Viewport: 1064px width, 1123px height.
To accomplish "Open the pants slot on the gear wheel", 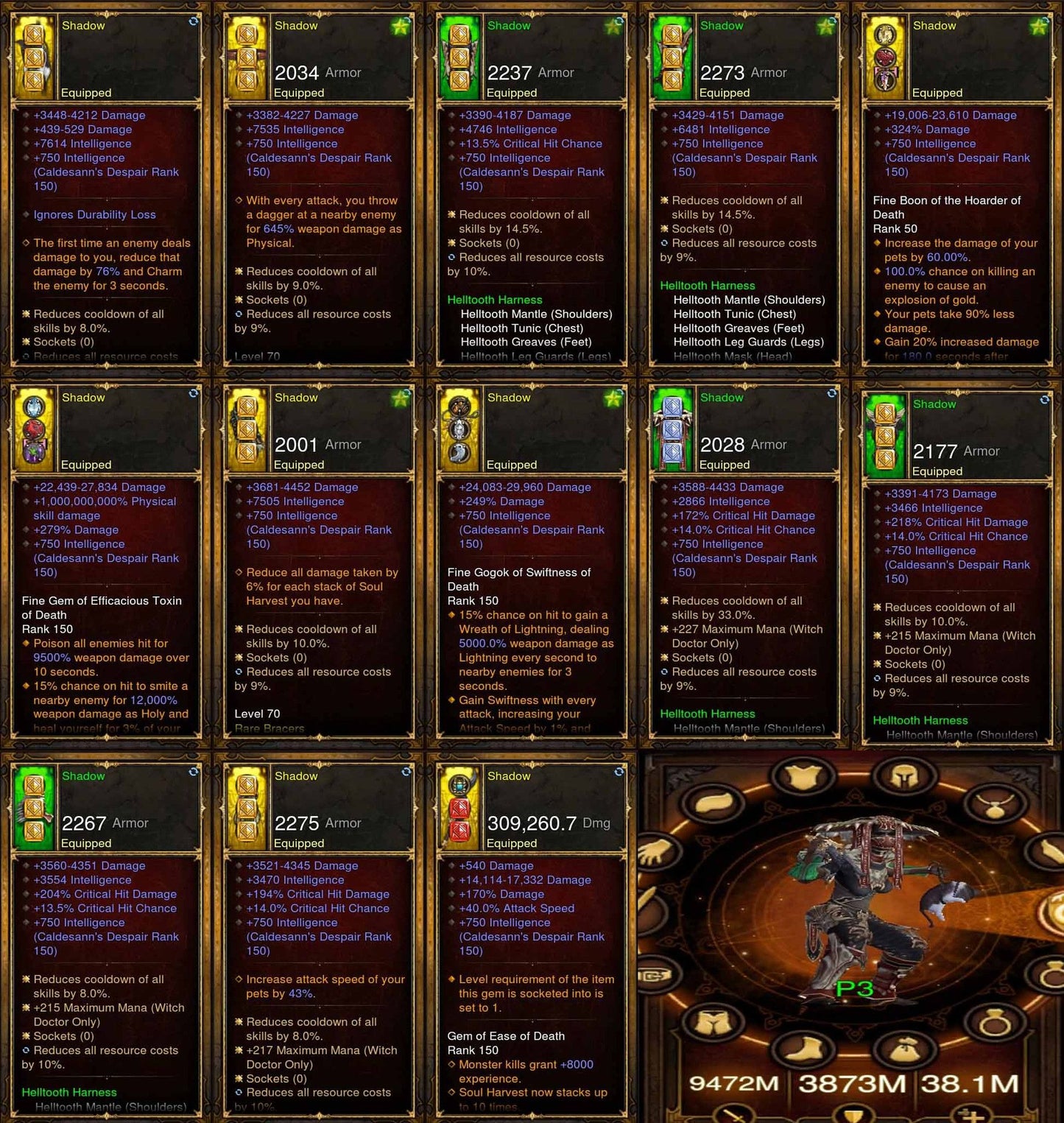I will click(711, 1021).
